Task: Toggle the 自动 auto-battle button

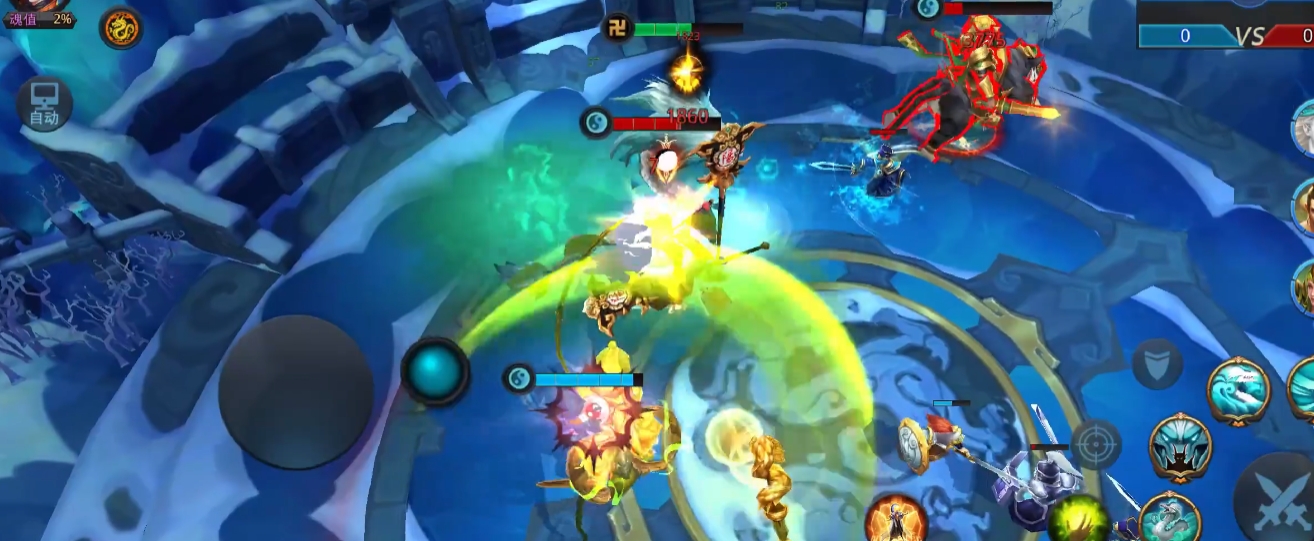Action: coord(44,104)
